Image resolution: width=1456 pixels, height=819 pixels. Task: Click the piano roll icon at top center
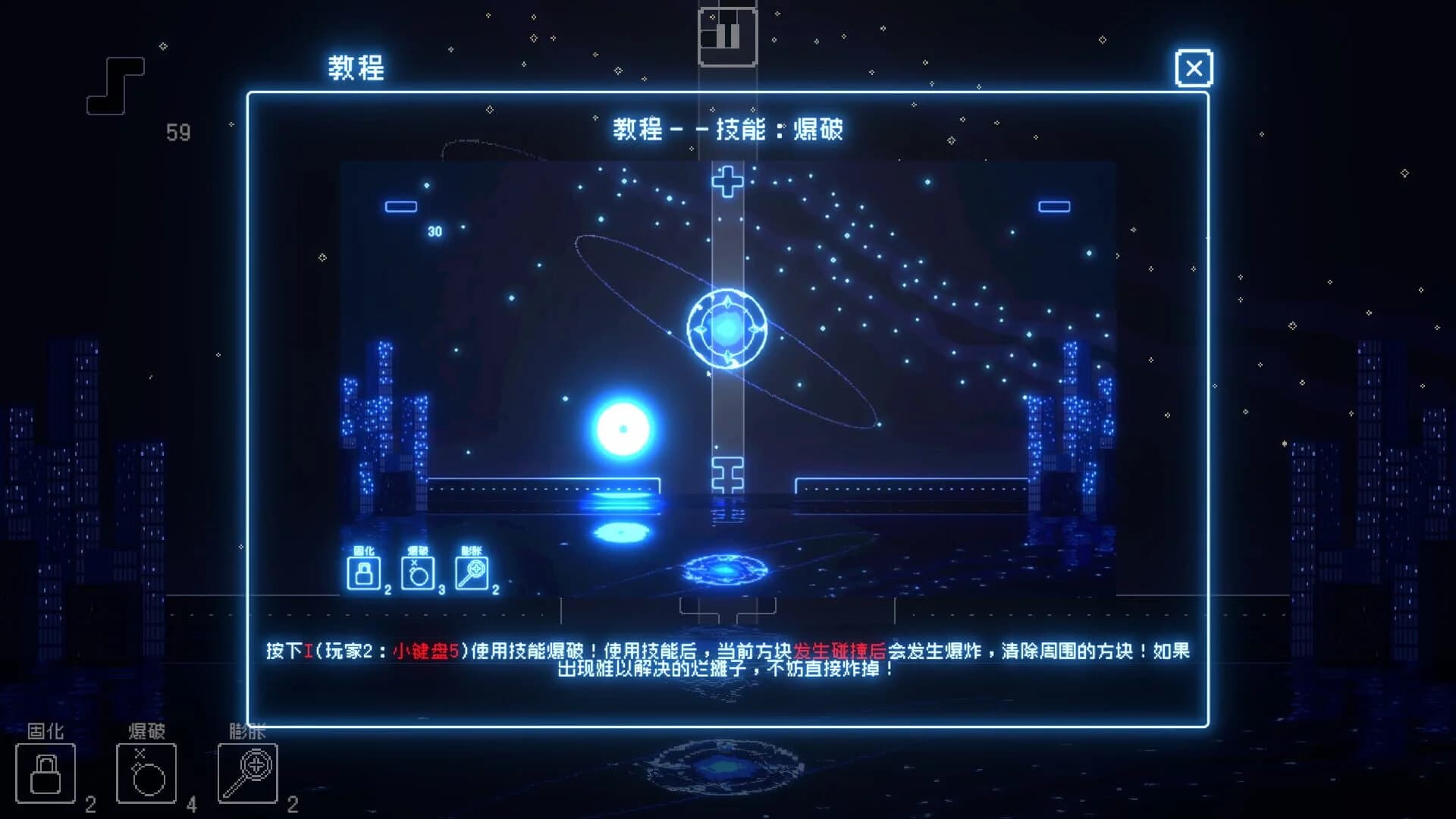(727, 36)
